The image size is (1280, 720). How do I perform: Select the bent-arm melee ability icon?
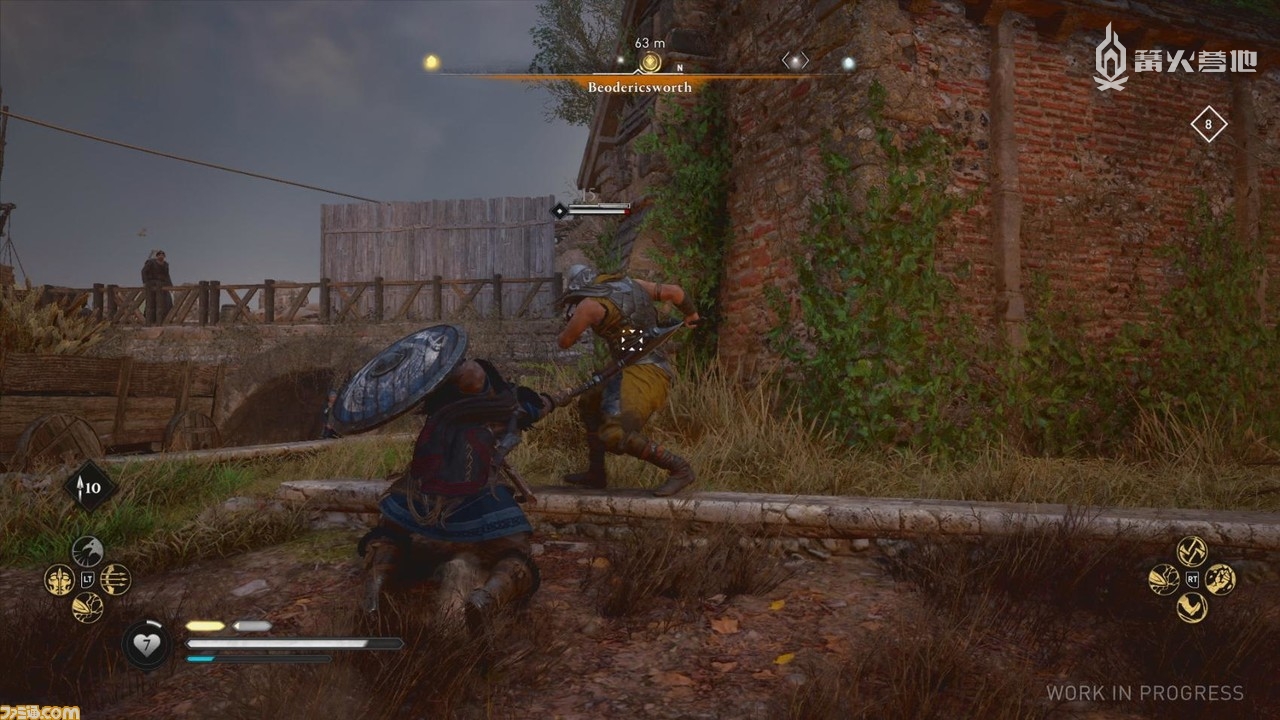tap(1191, 607)
